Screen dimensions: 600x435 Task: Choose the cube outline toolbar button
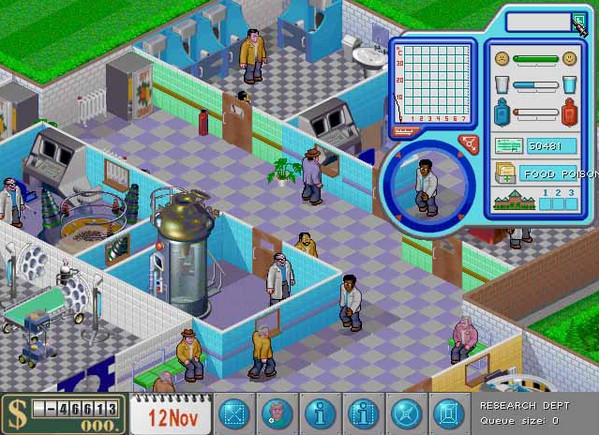[447, 413]
